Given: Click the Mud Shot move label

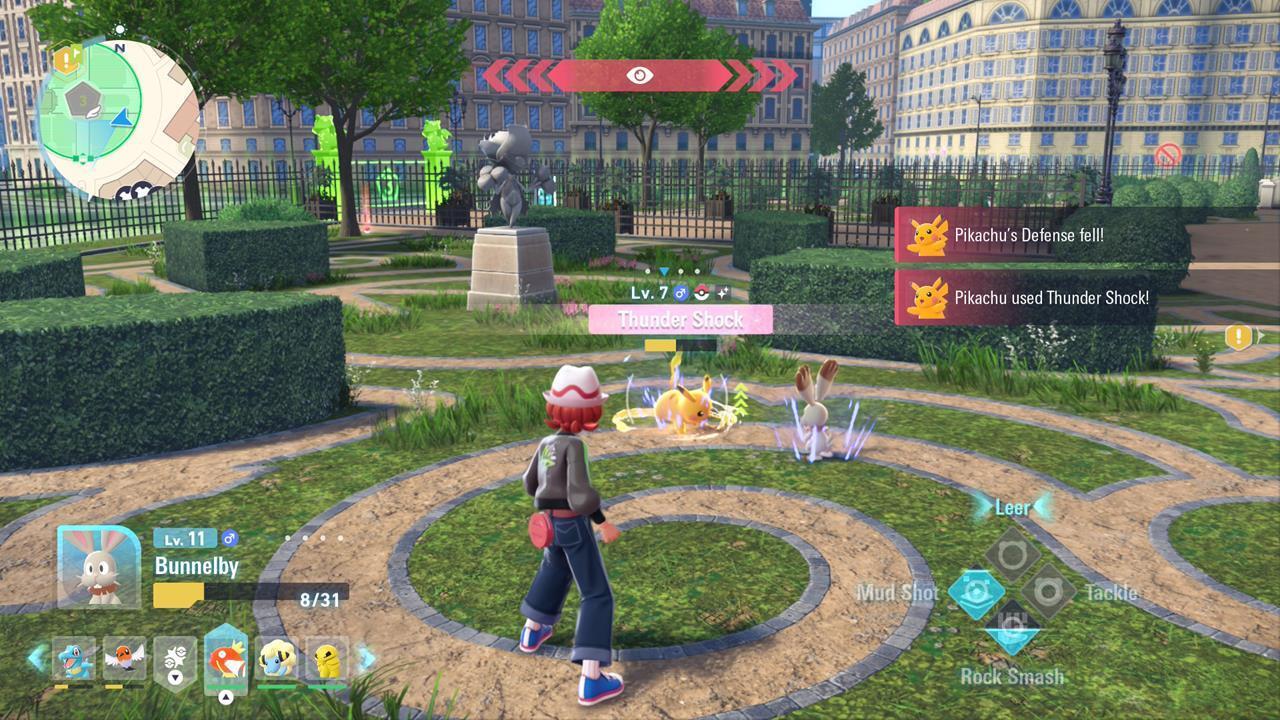Looking at the screenshot, I should pyautogui.click(x=898, y=592).
